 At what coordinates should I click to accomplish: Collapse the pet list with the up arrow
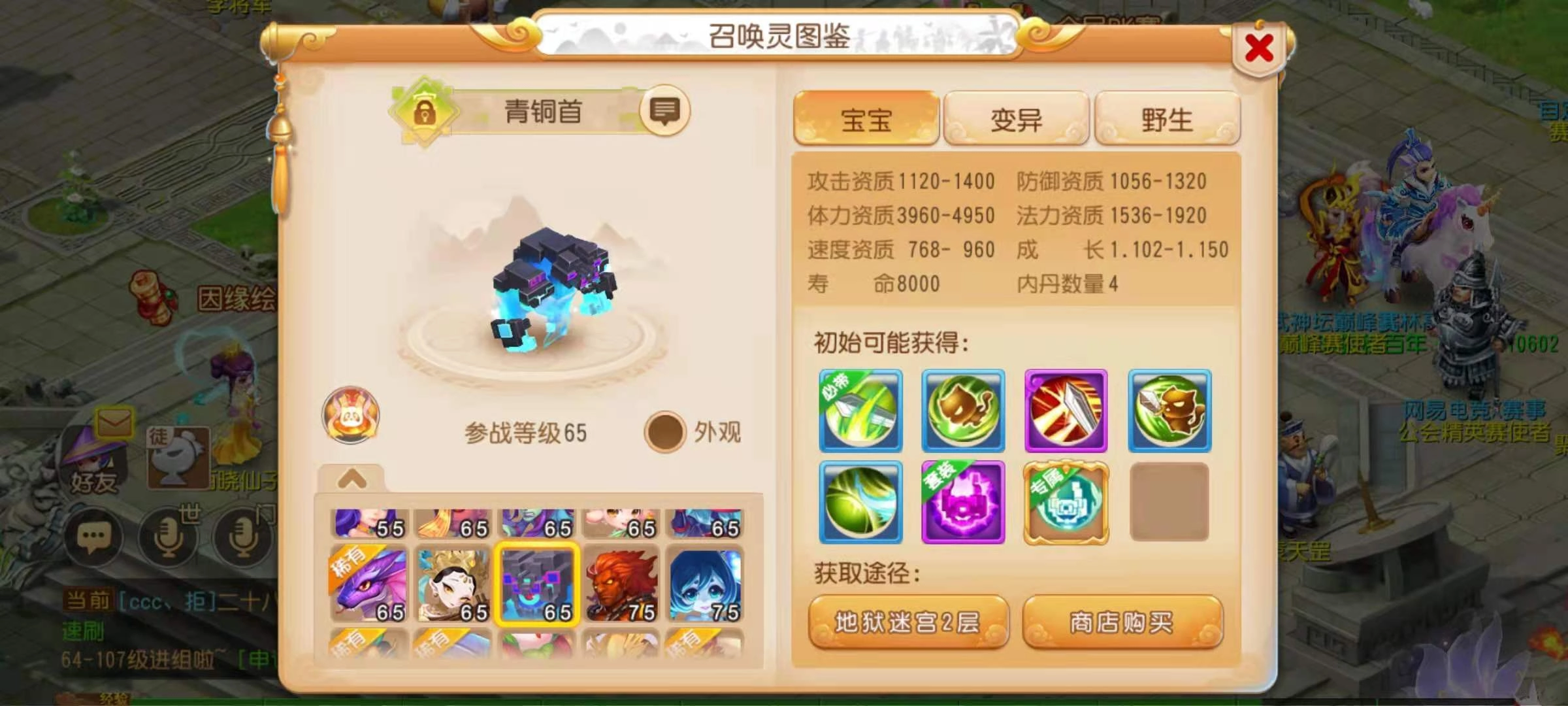pyautogui.click(x=351, y=479)
